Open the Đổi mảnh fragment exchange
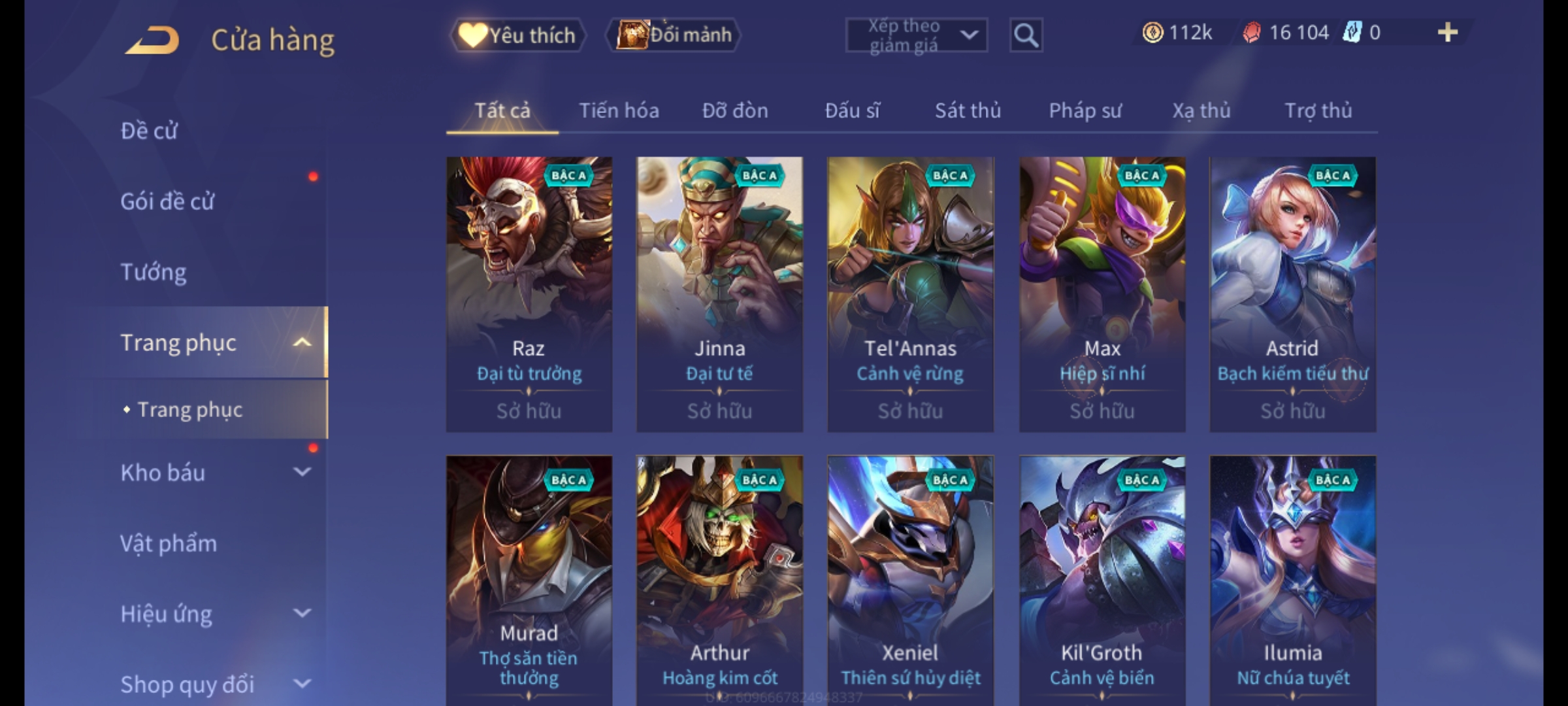The height and width of the screenshot is (706, 1568). tap(674, 35)
